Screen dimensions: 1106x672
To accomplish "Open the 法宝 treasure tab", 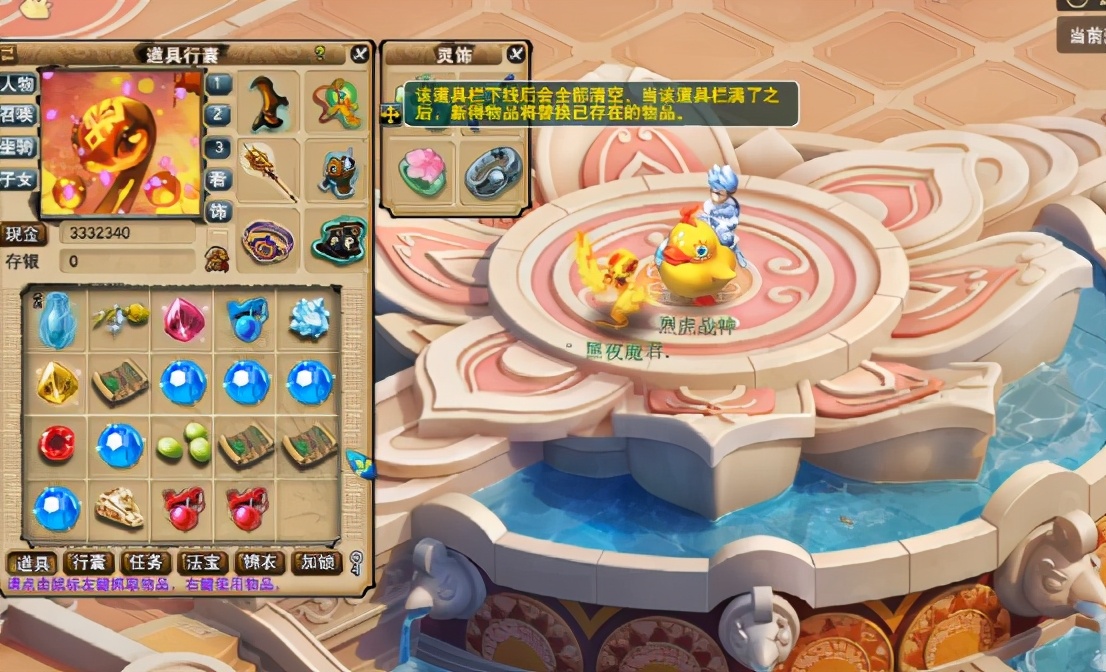I will point(202,563).
